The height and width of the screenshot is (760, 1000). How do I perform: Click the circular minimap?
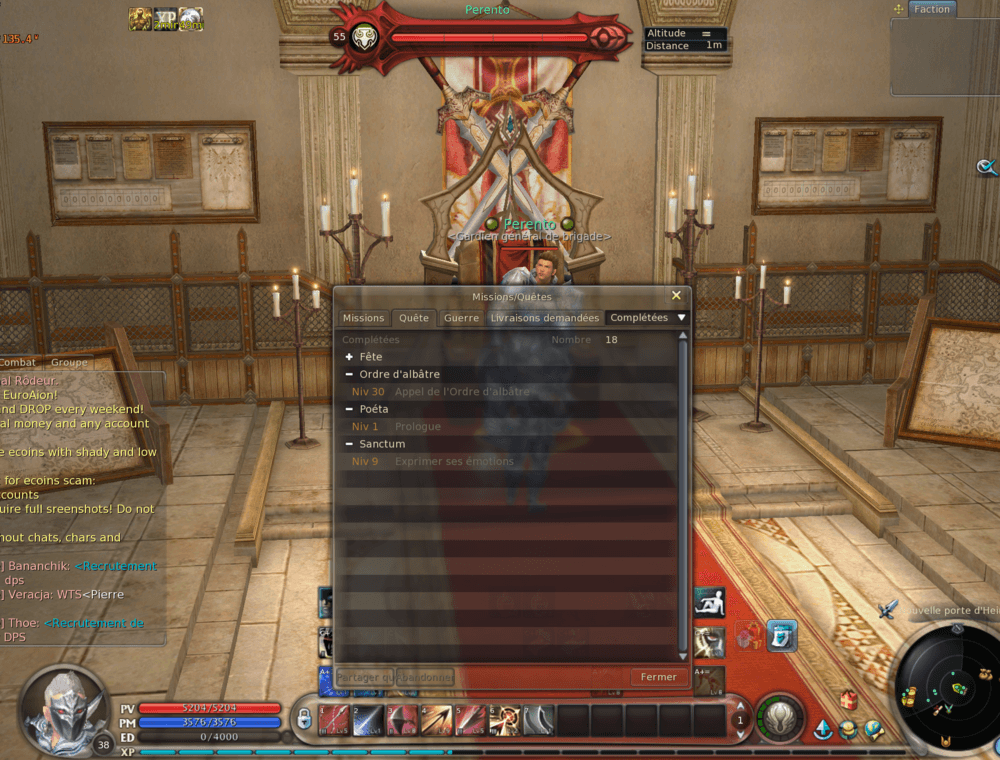tap(945, 688)
